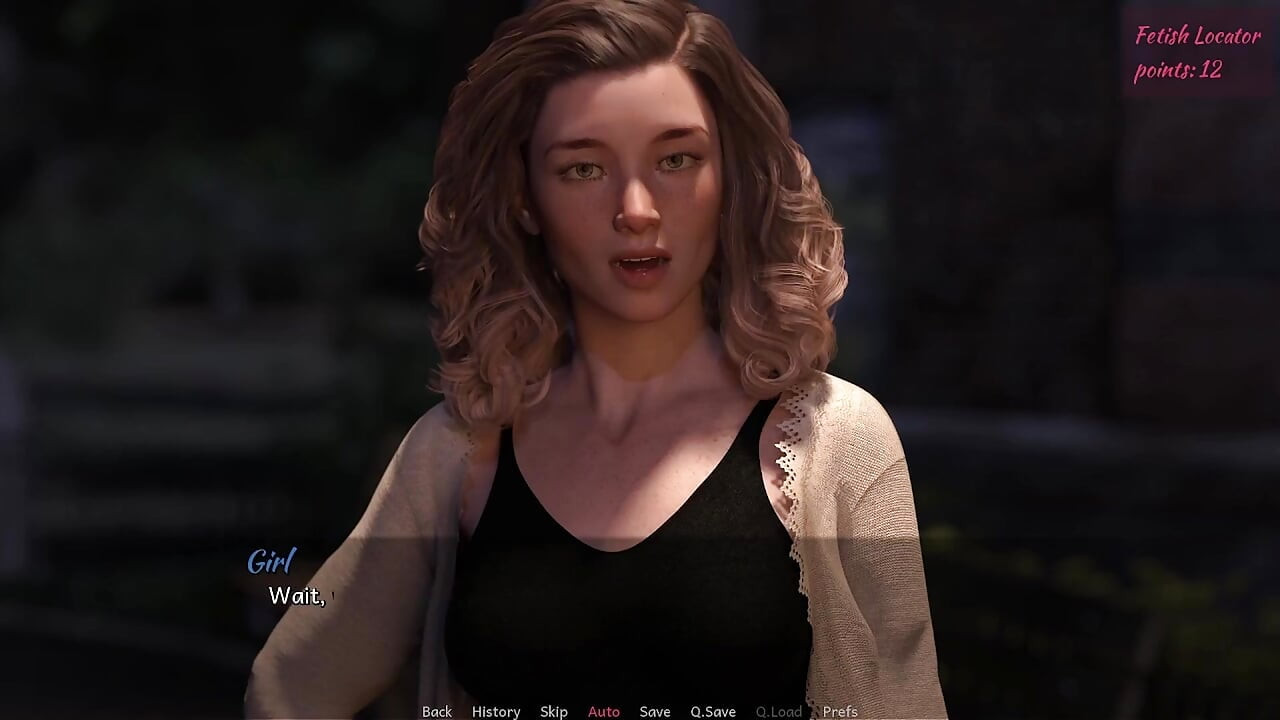
Task: Open the dialogue History log
Action: [496, 711]
